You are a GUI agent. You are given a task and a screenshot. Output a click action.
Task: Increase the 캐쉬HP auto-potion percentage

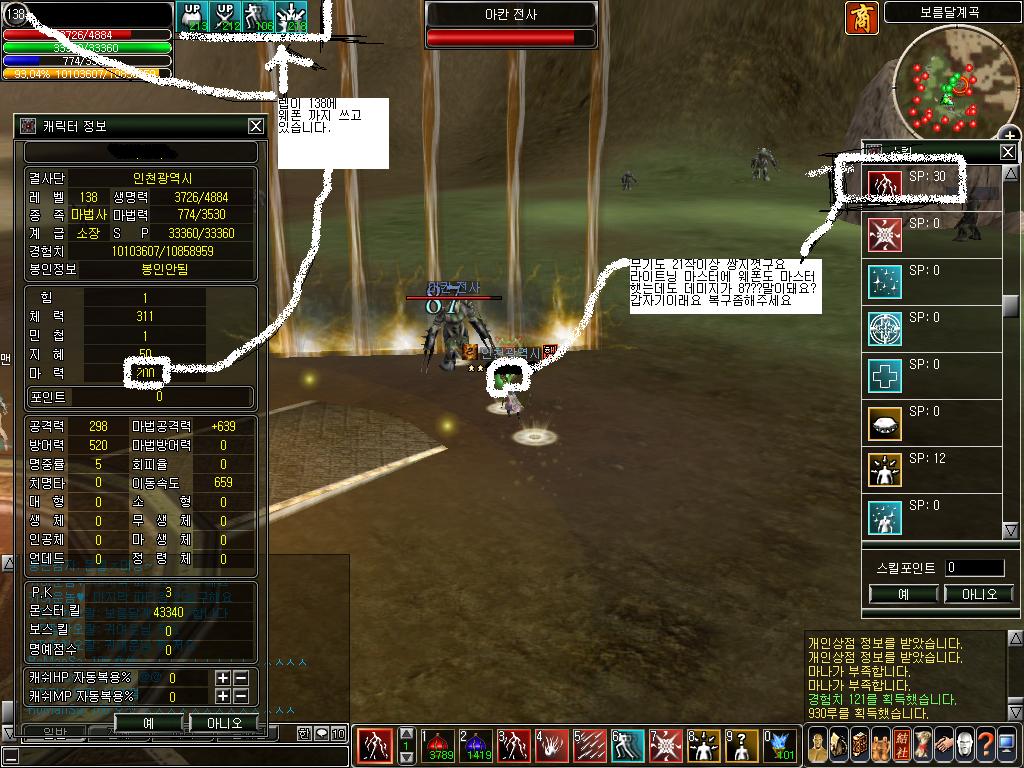click(223, 677)
